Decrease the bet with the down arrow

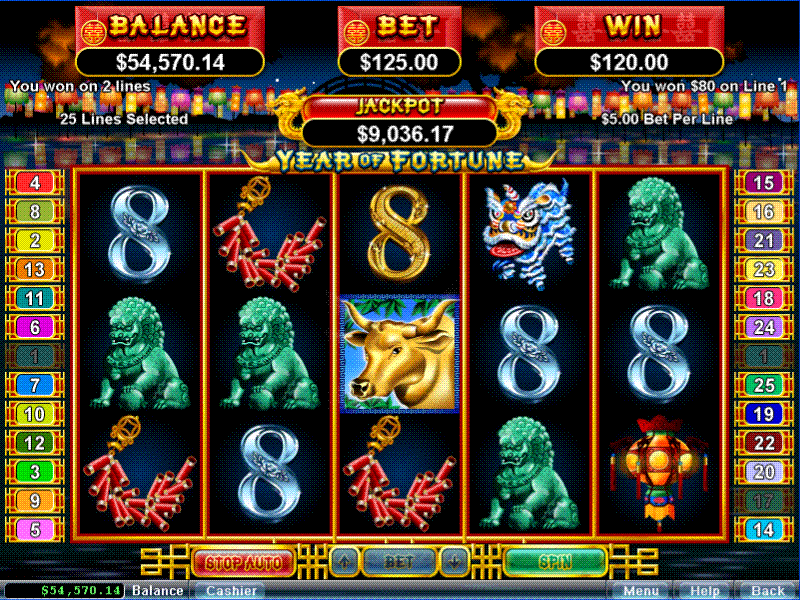tap(455, 561)
